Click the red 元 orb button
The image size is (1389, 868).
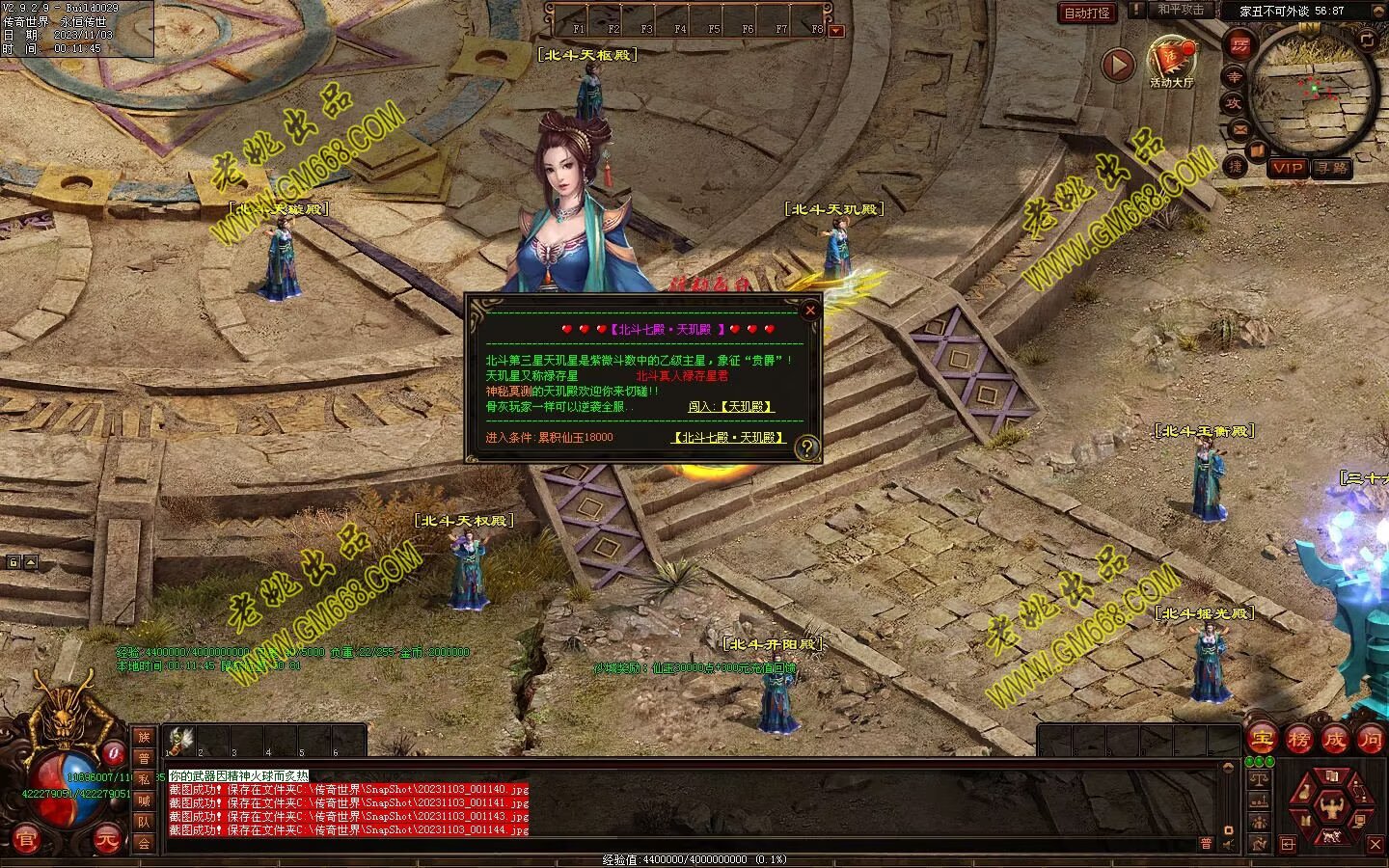click(x=109, y=841)
